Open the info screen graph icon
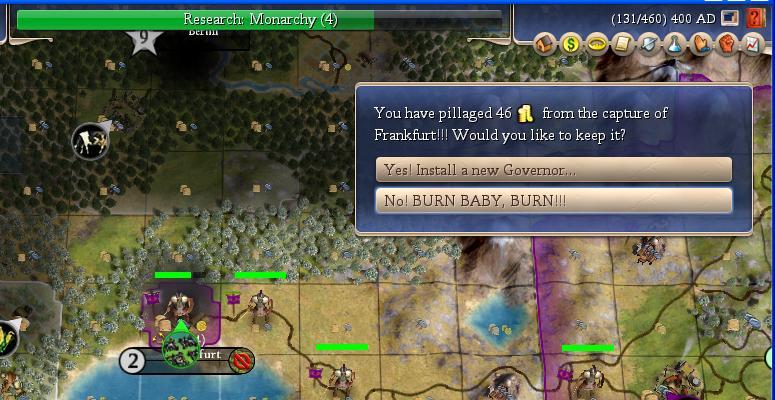Screen dimensions: 775x400 click(x=752, y=43)
